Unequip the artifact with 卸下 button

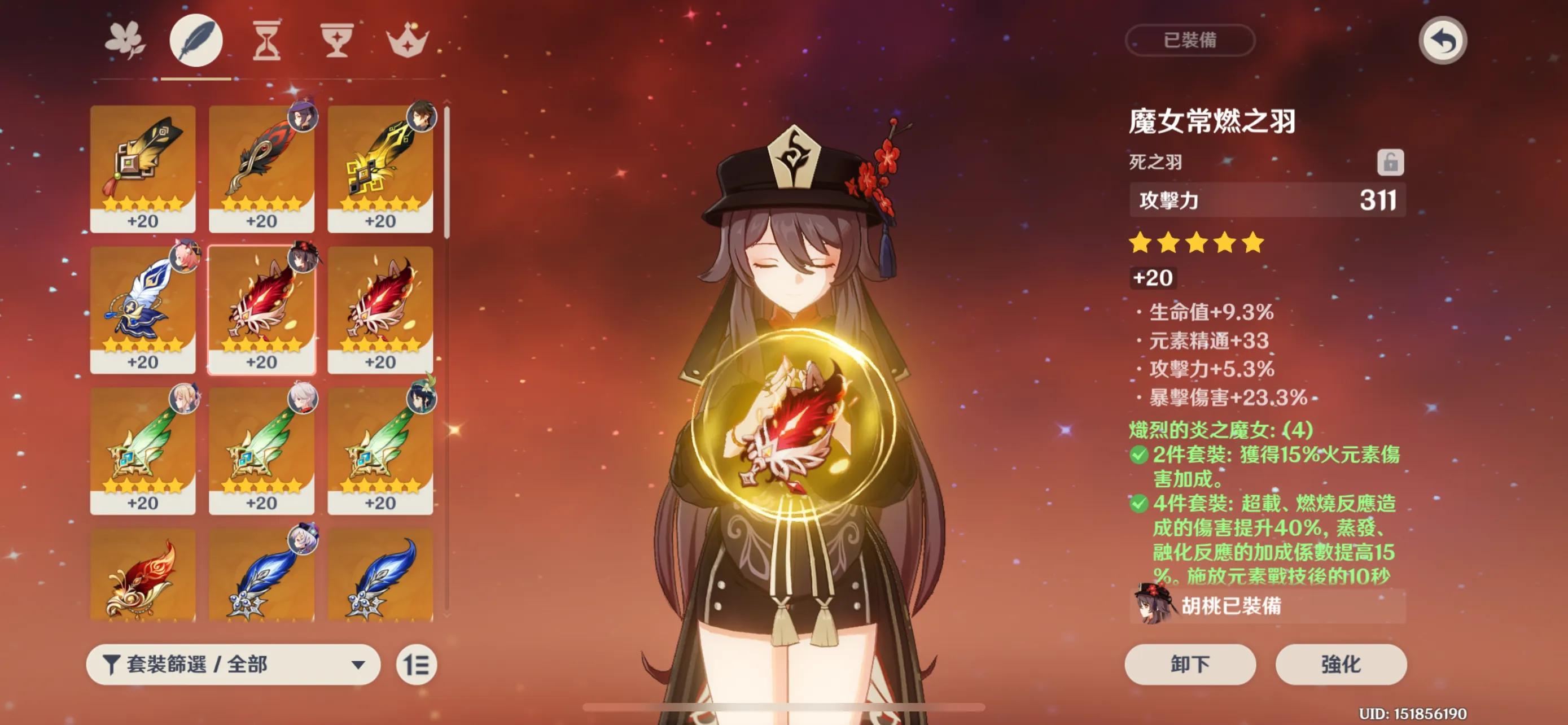pos(1189,664)
